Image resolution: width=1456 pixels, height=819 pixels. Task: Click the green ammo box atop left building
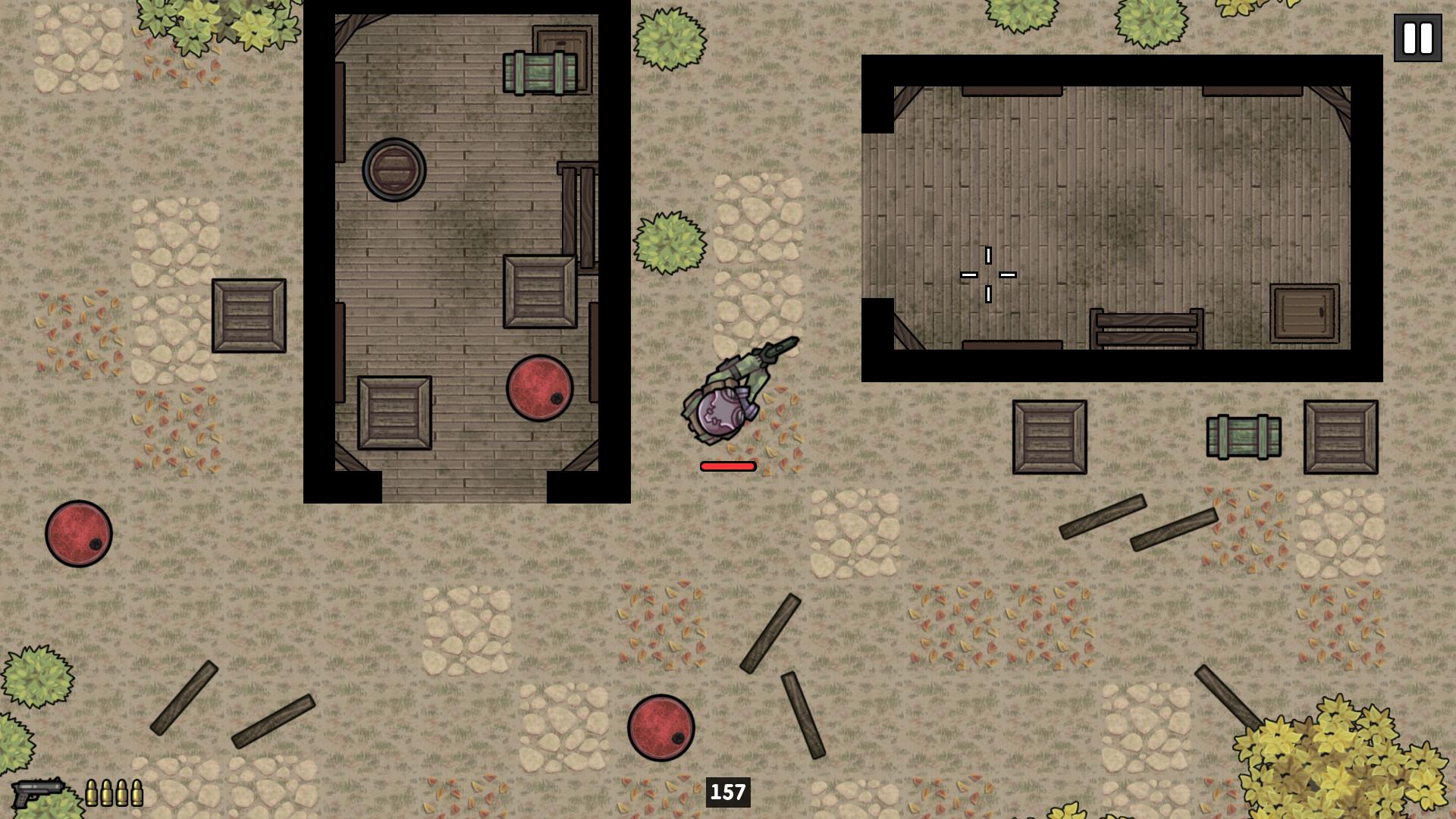coord(540,72)
